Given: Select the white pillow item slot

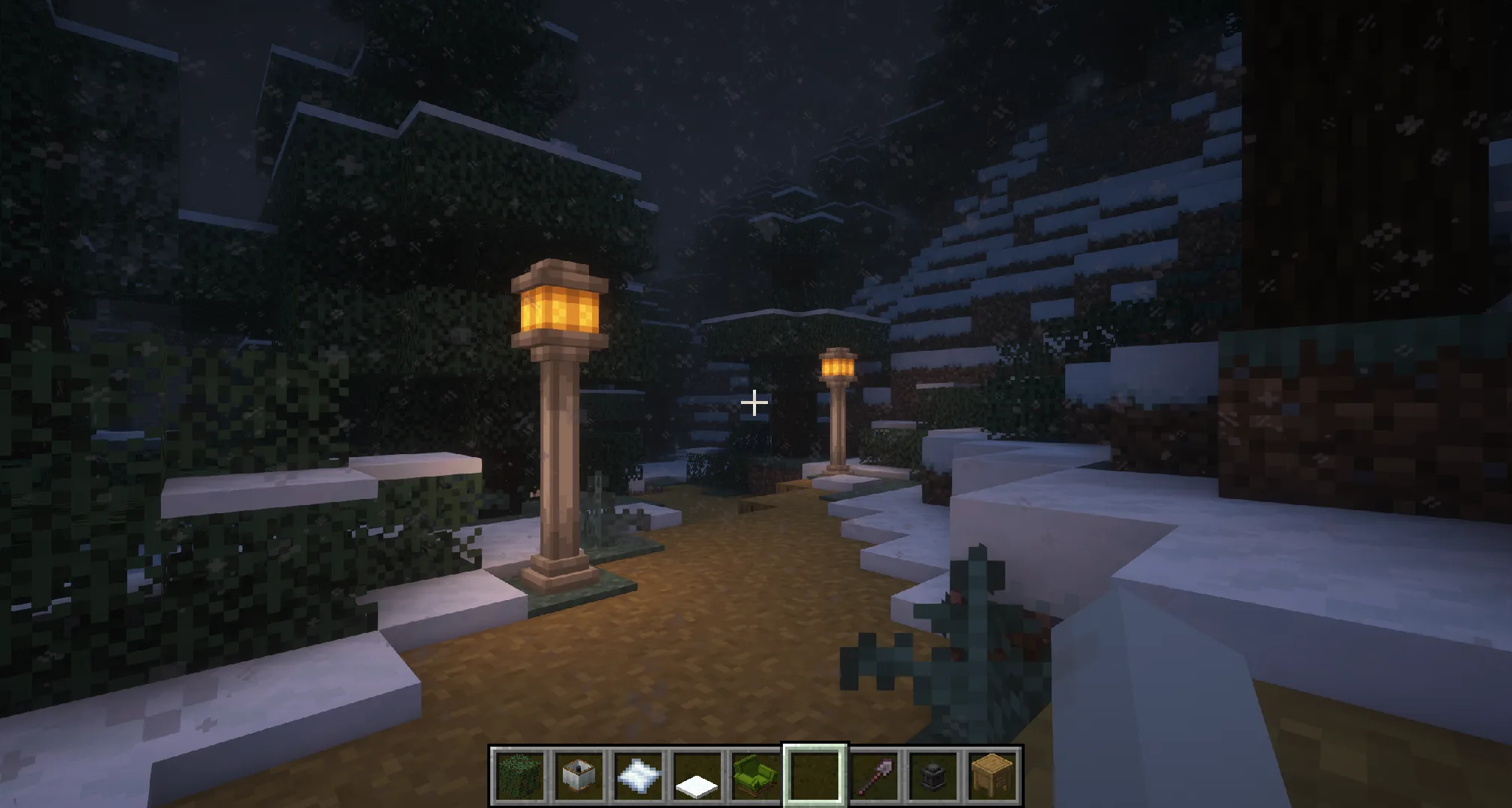Looking at the screenshot, I should [x=638, y=775].
